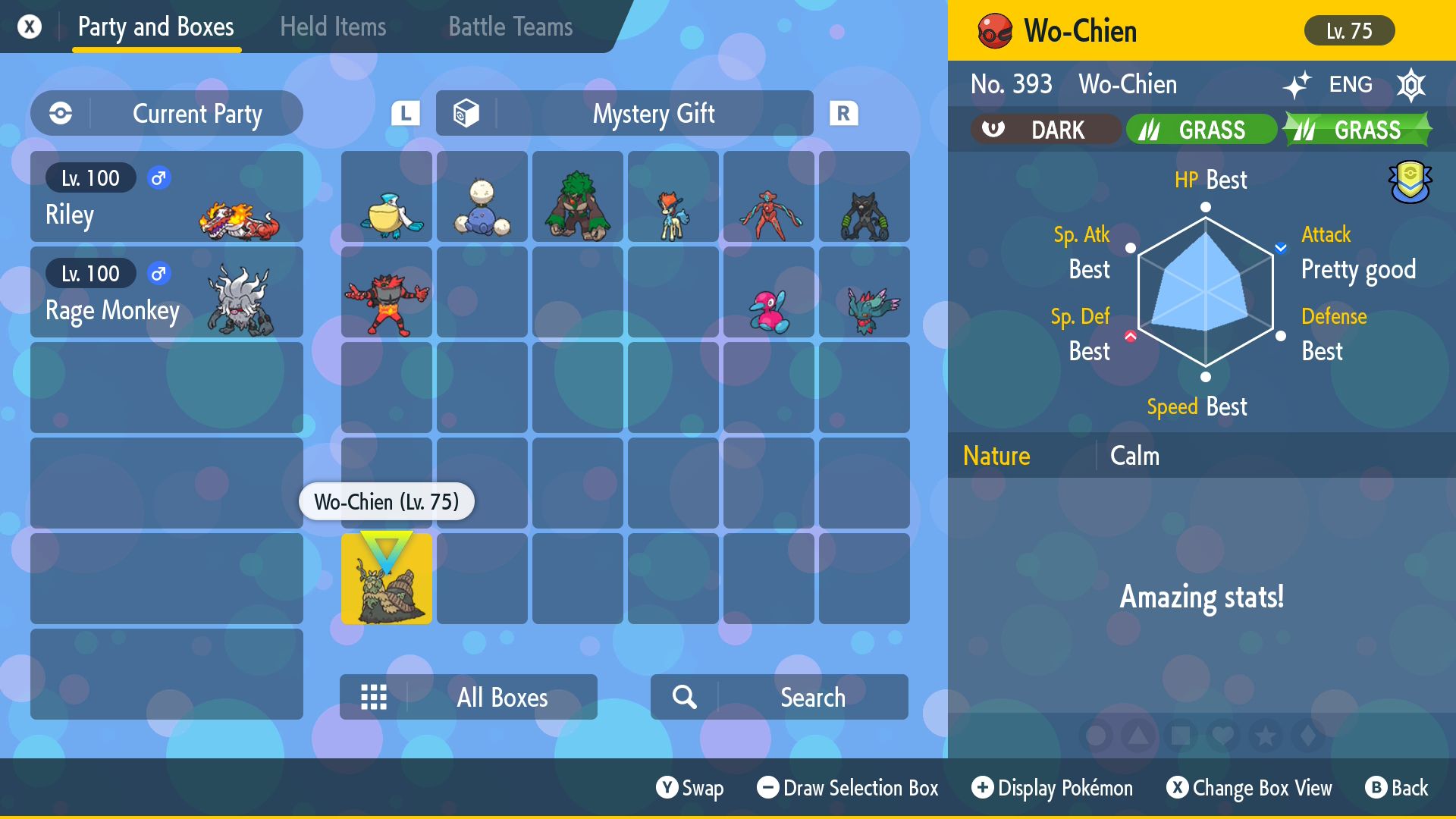This screenshot has width=1456, height=819.
Task: Go to the next box with R arrow
Action: click(843, 114)
